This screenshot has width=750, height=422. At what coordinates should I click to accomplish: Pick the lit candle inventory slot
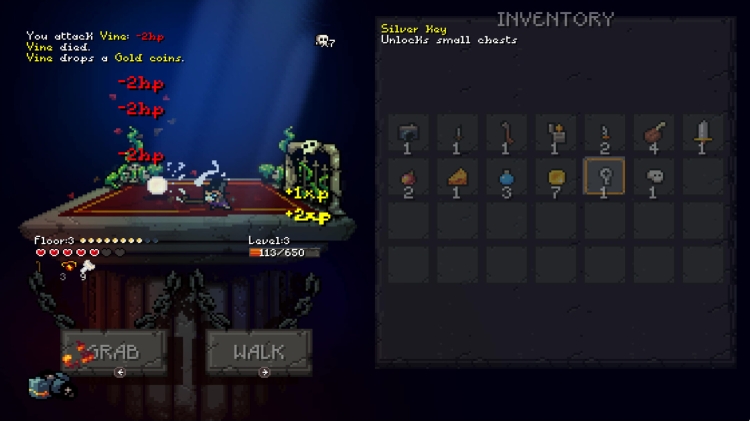pos(556,133)
